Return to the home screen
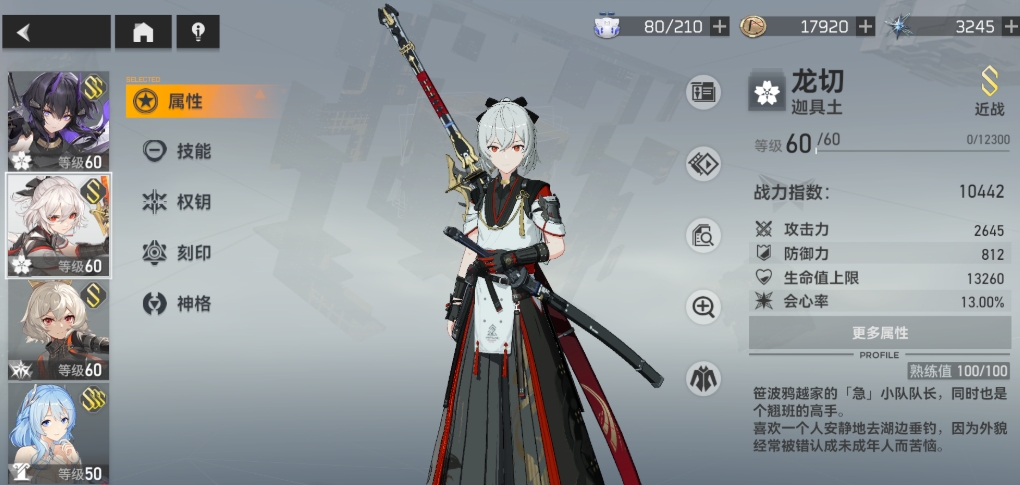The image size is (1020, 485). 143,32
